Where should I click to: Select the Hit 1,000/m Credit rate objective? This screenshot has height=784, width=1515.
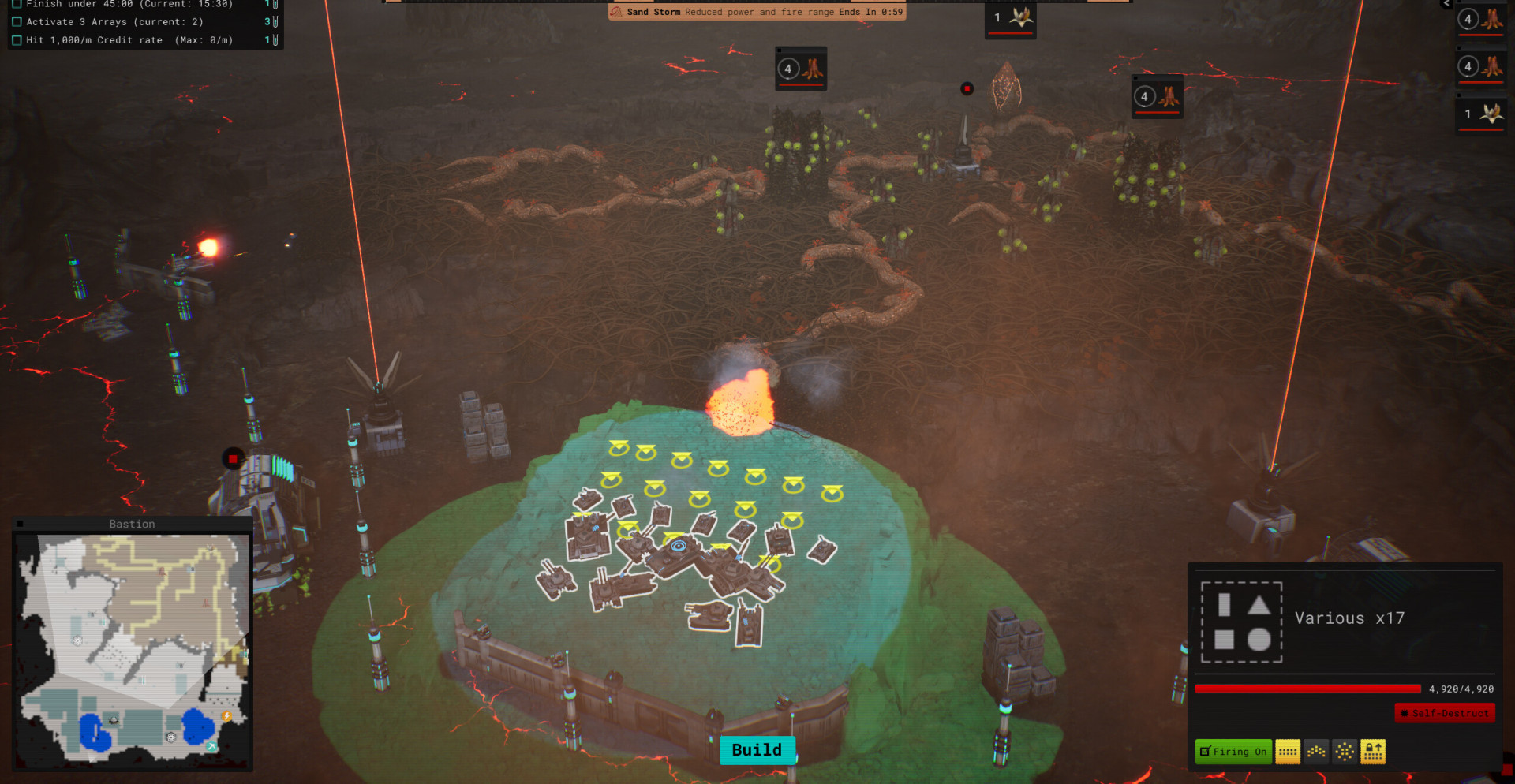tap(129, 40)
